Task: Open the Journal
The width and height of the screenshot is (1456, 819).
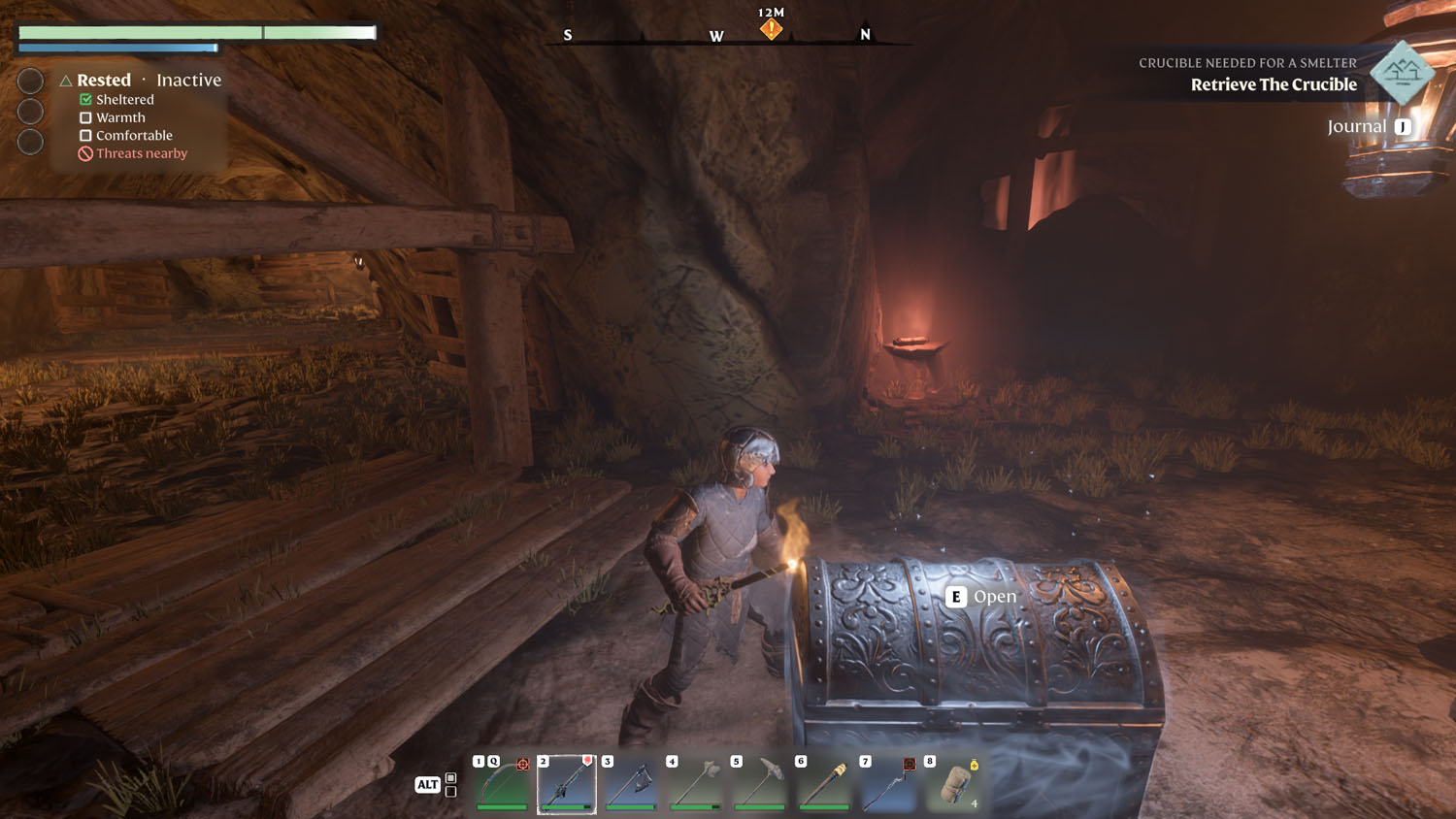Action: tap(1362, 125)
